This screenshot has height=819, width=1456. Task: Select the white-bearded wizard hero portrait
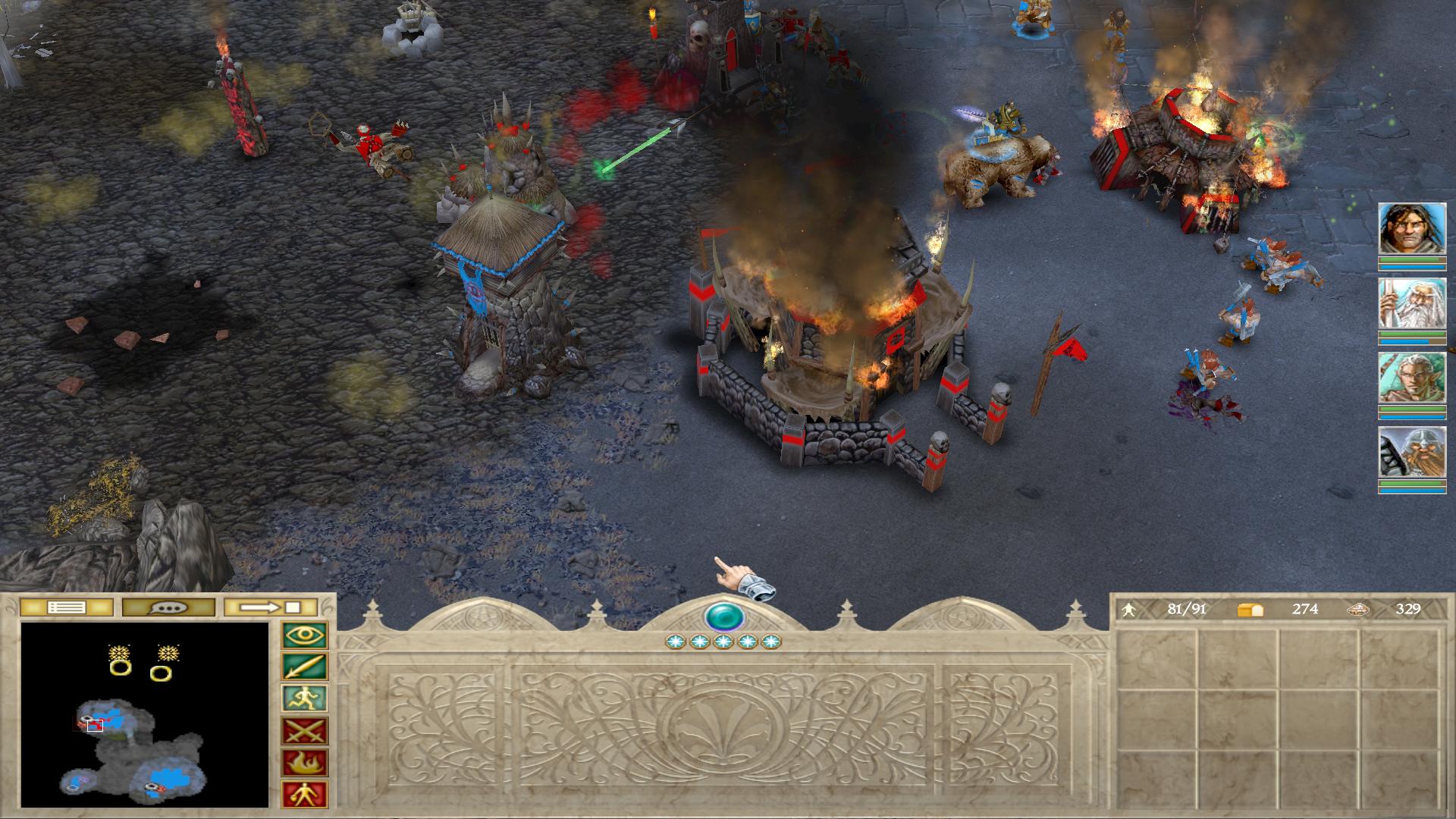coord(1411,304)
